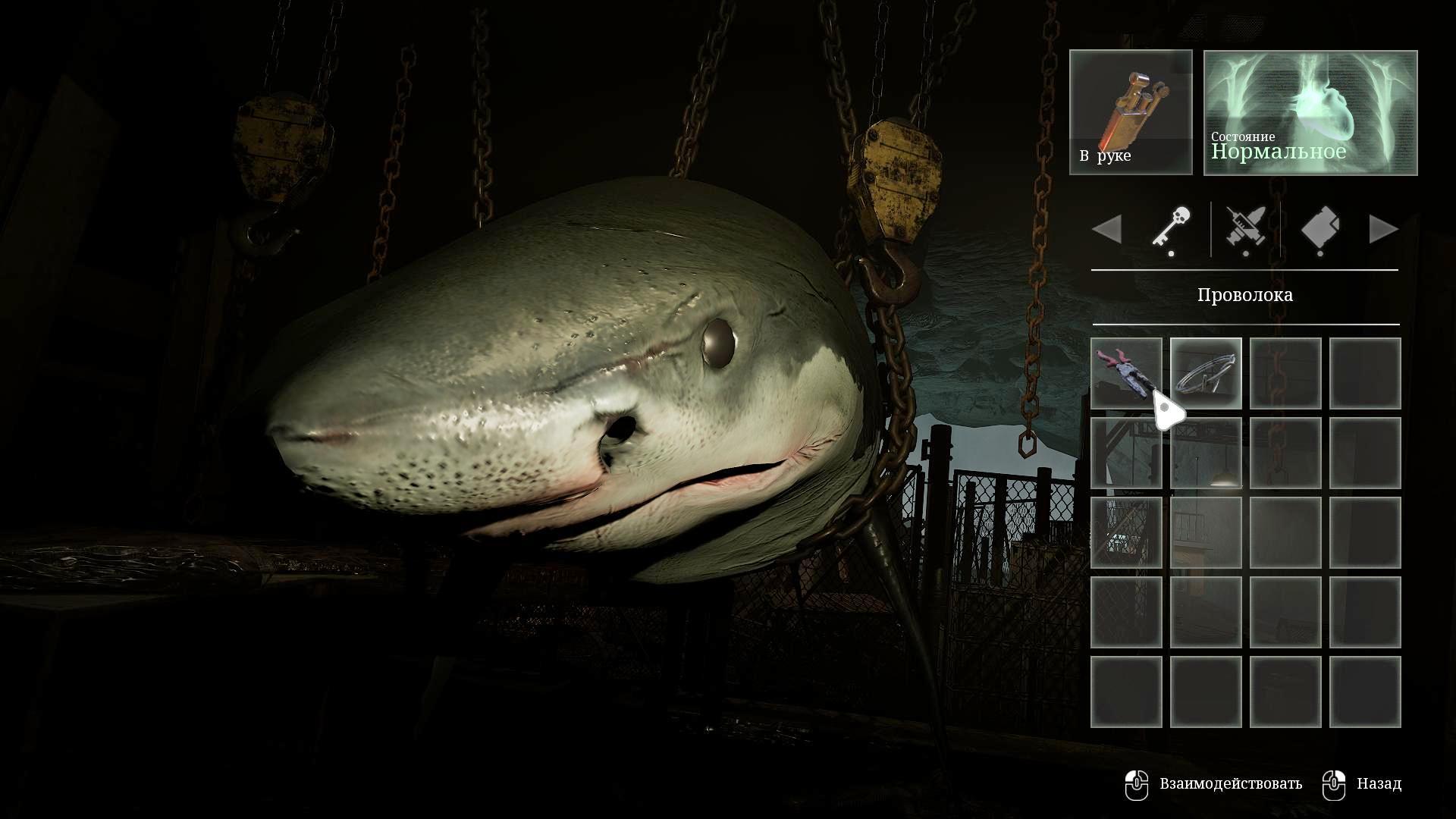Choose the coiled wire item slot
This screenshot has width=1456, height=819.
(x=1206, y=373)
